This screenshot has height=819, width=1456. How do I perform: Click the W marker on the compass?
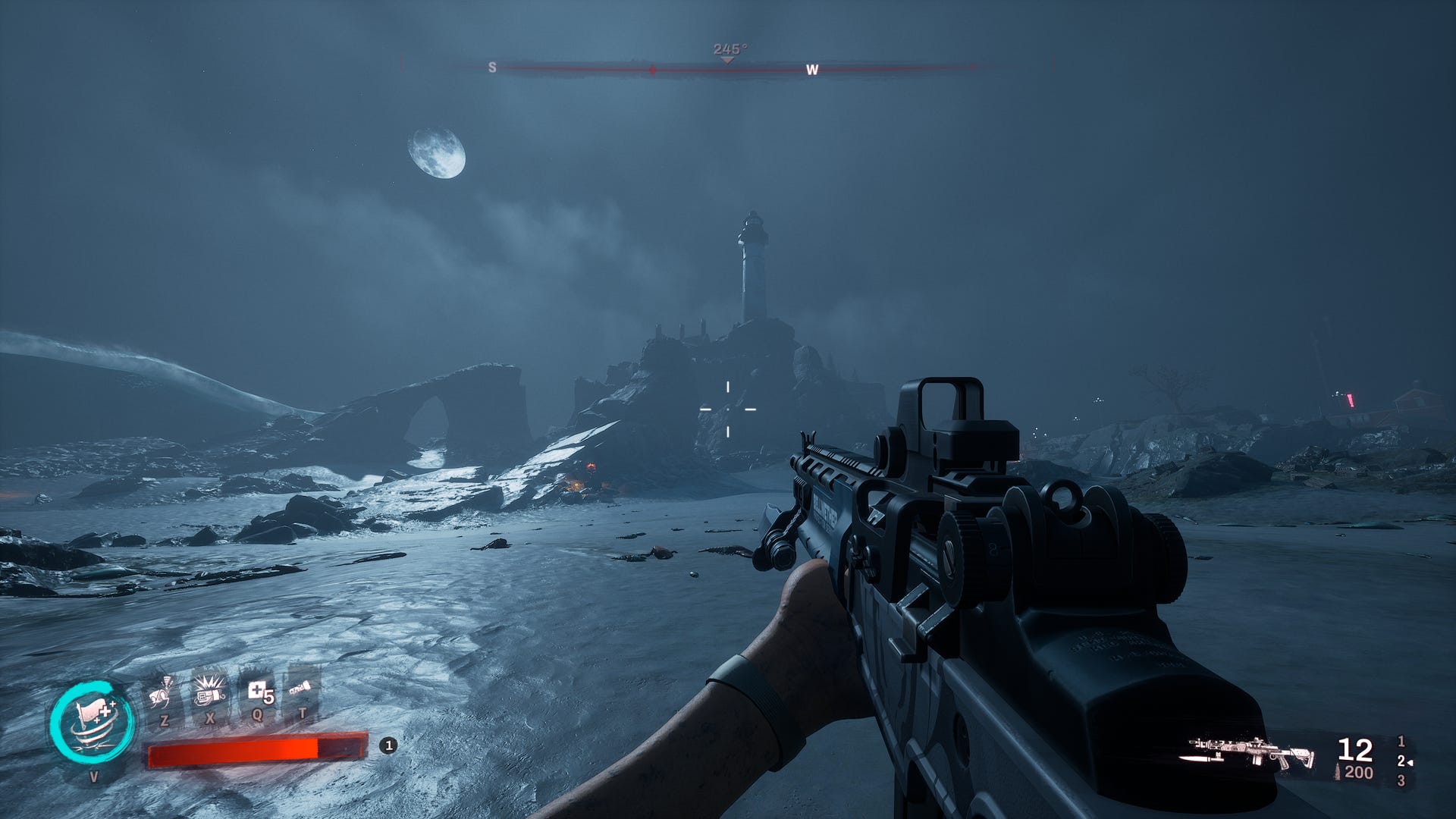pyautogui.click(x=811, y=70)
